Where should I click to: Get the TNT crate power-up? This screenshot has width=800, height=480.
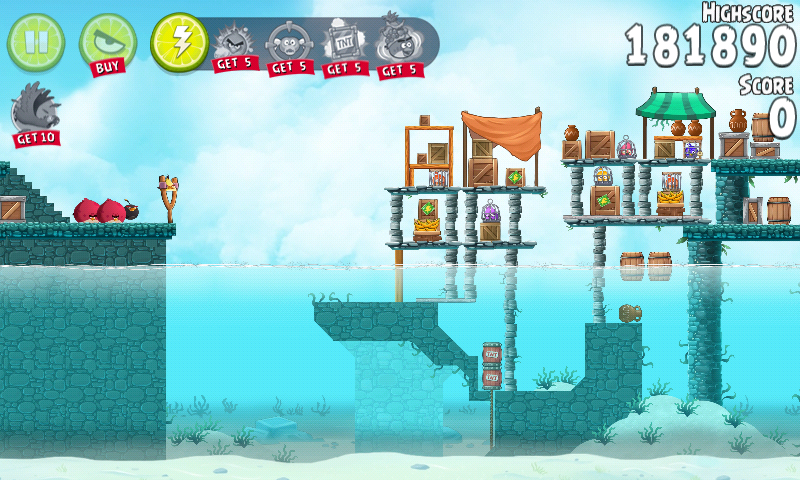point(343,46)
